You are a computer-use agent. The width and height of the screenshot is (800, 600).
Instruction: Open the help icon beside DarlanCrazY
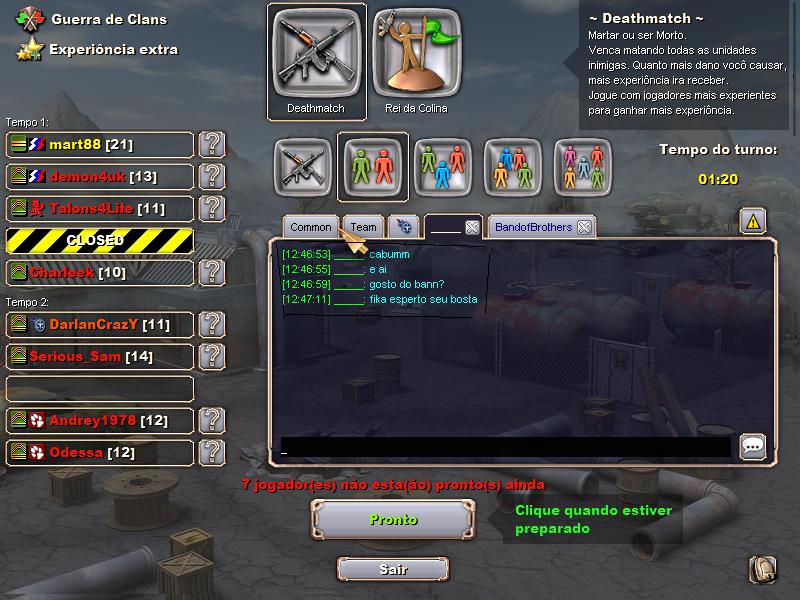pos(211,325)
